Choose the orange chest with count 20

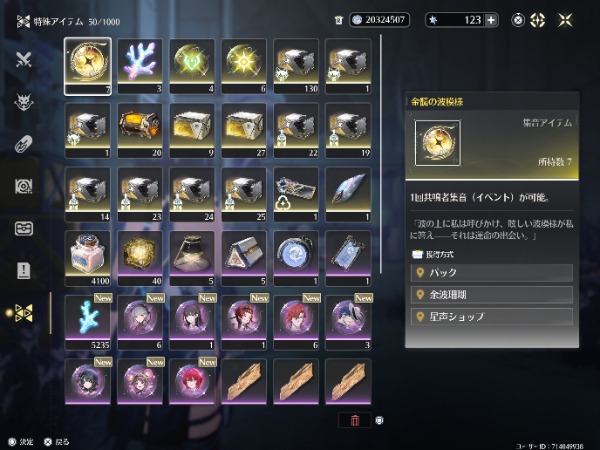click(x=139, y=126)
